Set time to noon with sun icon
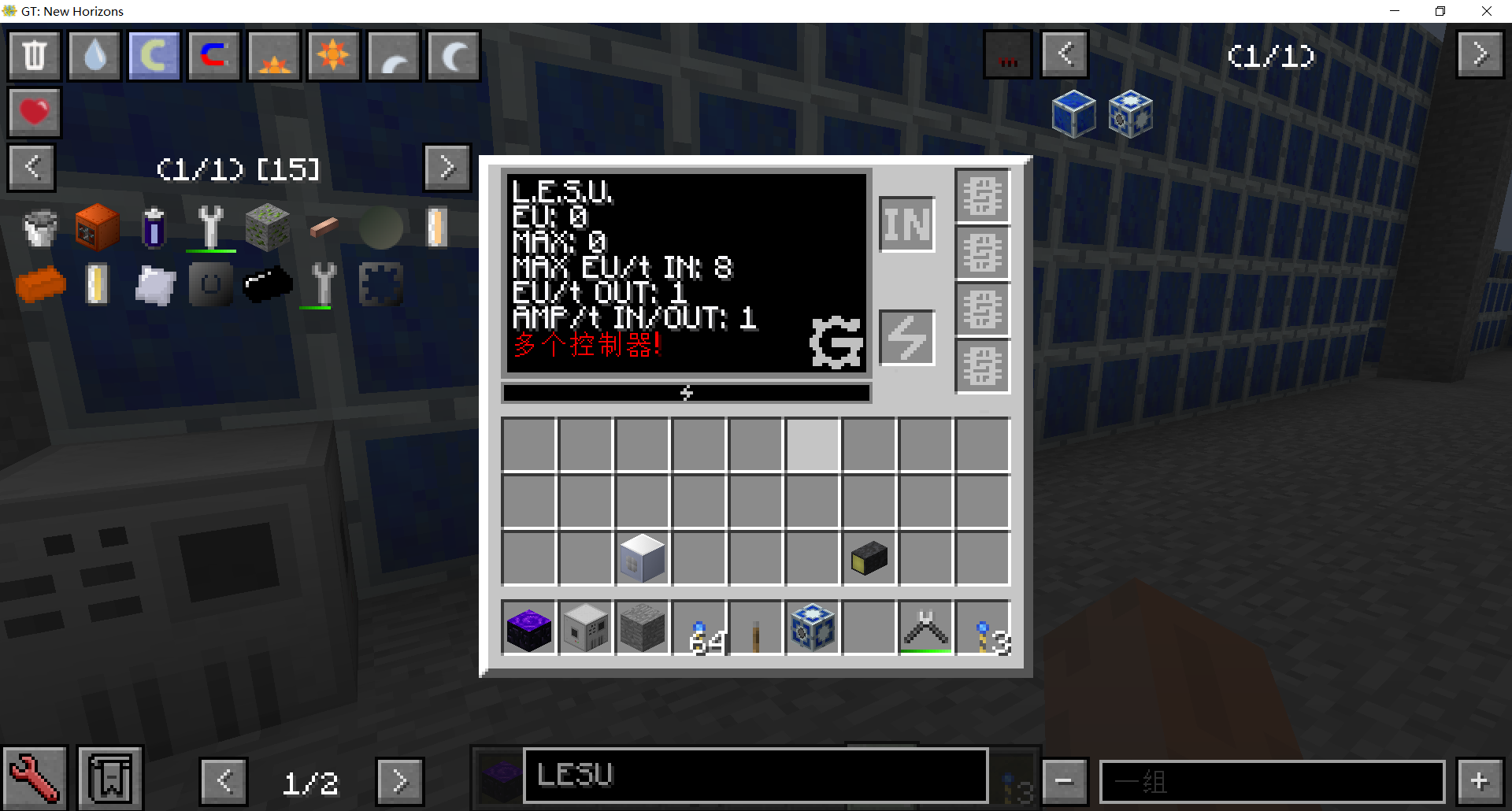 click(333, 55)
